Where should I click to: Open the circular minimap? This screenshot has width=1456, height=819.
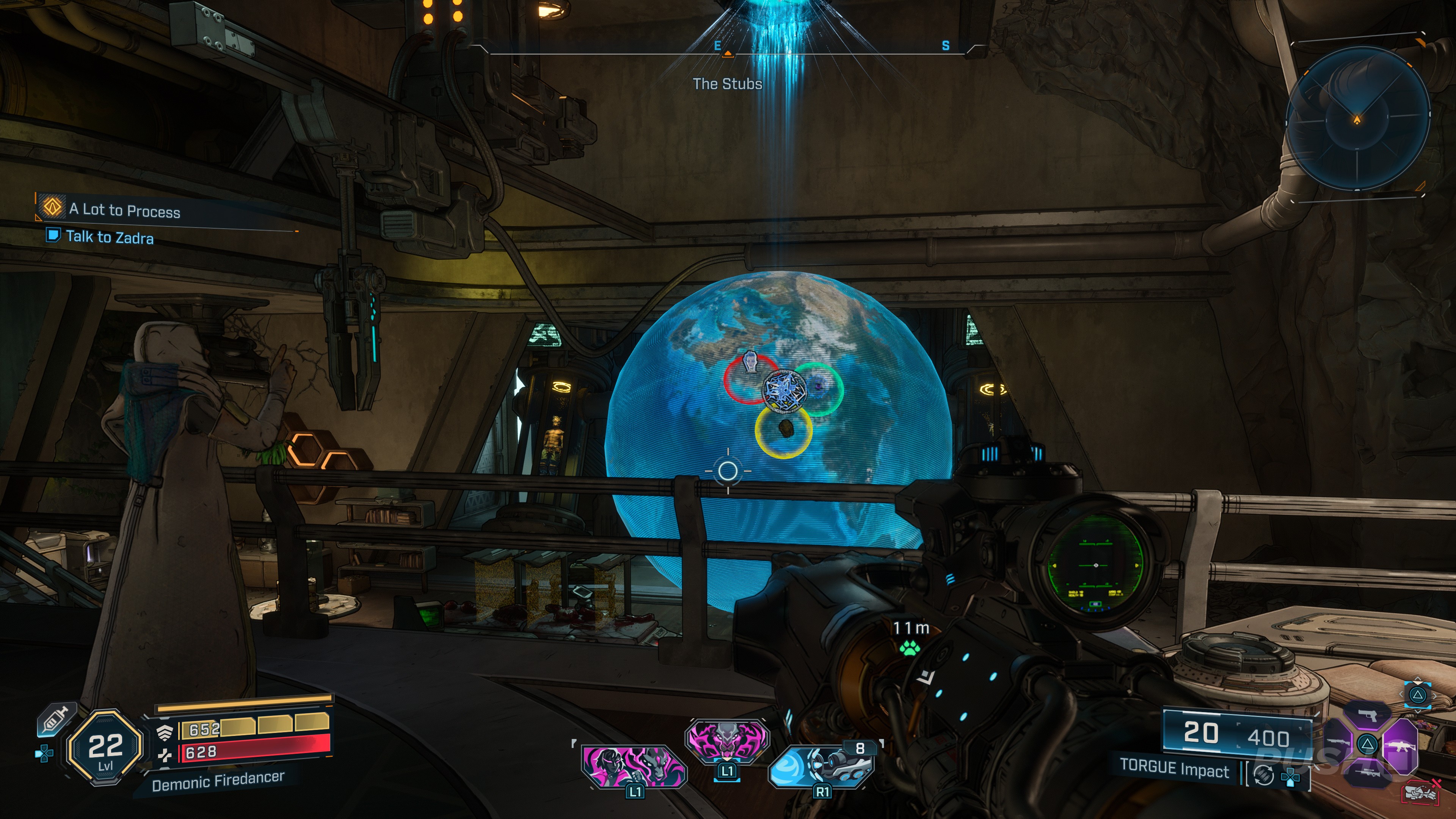coord(1357,118)
